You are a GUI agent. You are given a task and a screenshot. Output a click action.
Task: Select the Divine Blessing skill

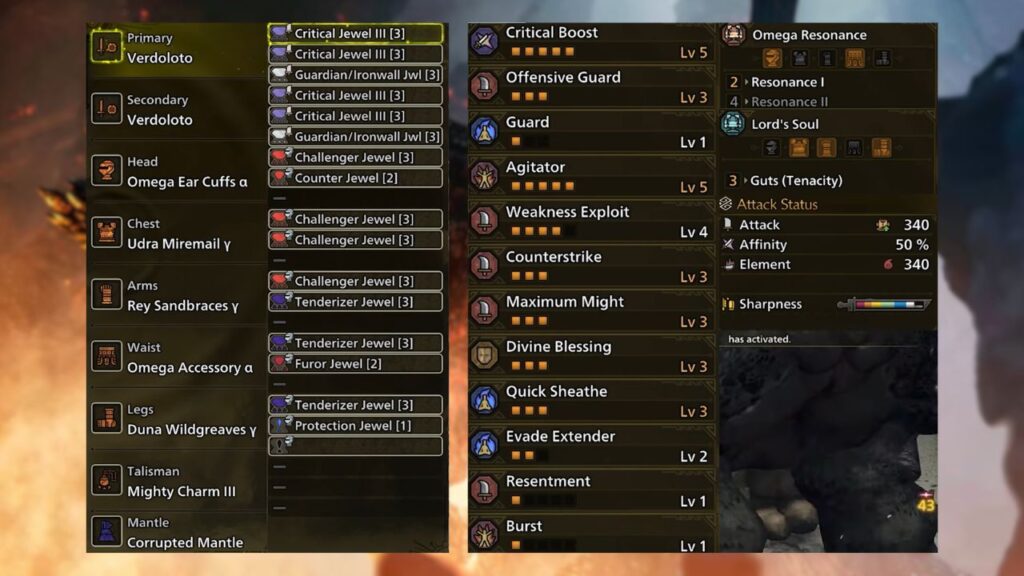click(x=592, y=357)
